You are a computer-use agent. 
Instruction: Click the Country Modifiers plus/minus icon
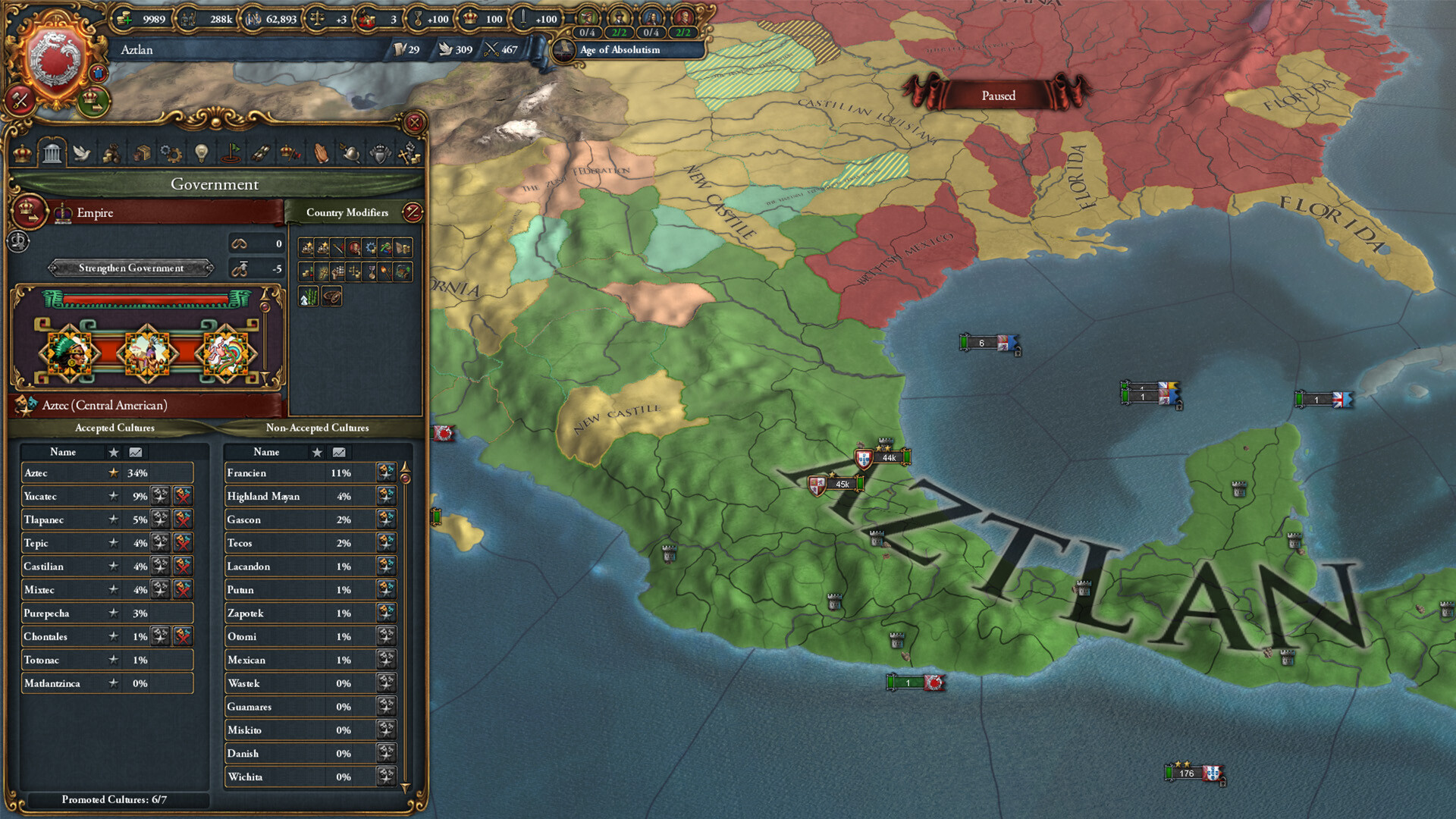[x=411, y=213]
